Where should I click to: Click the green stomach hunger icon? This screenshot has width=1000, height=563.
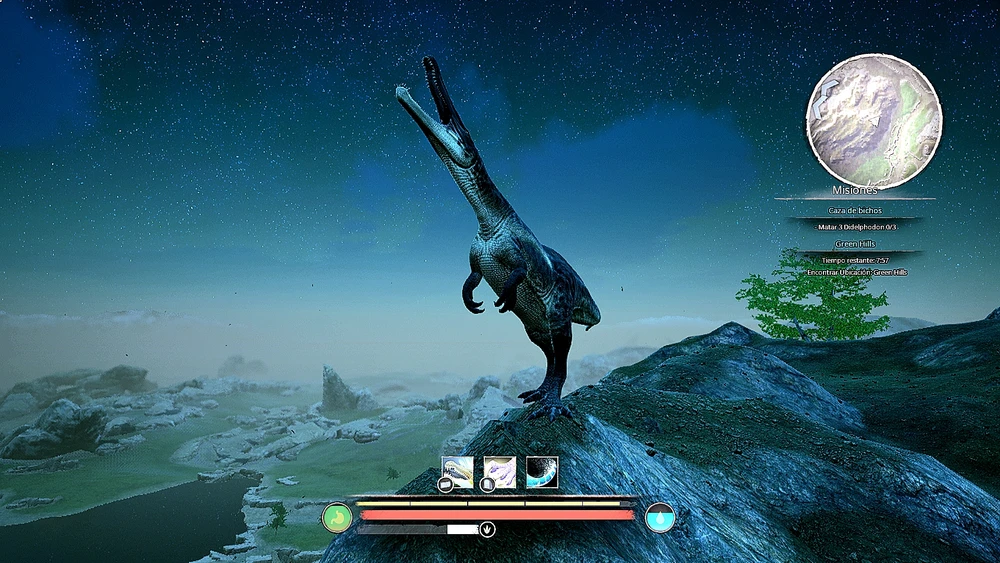(x=338, y=518)
